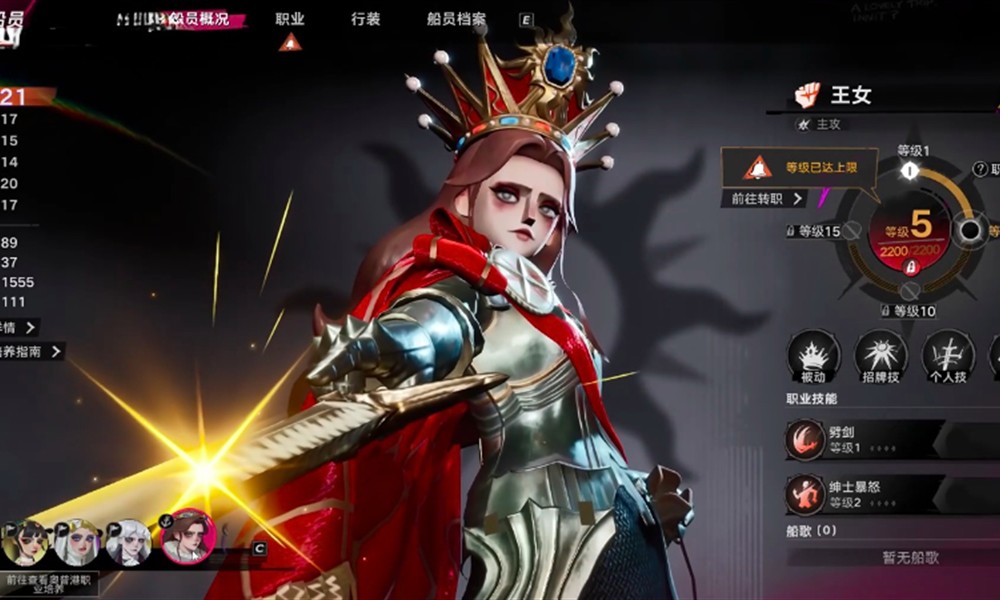Screen dimensions: 1000x600
Task: Switch to the 船员概况 overview tab
Action: point(199,19)
